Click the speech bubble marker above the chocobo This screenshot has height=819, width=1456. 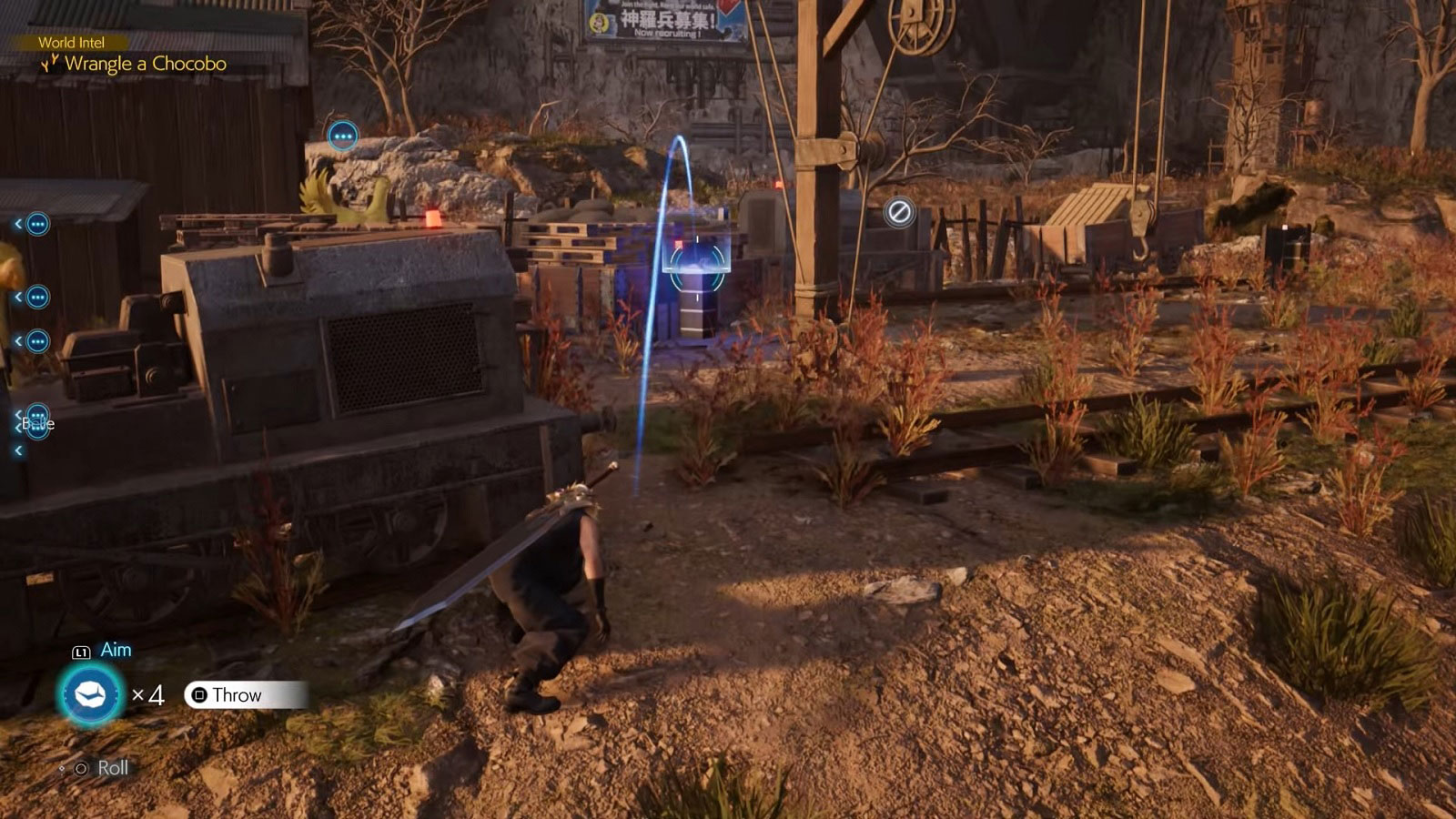(x=343, y=136)
